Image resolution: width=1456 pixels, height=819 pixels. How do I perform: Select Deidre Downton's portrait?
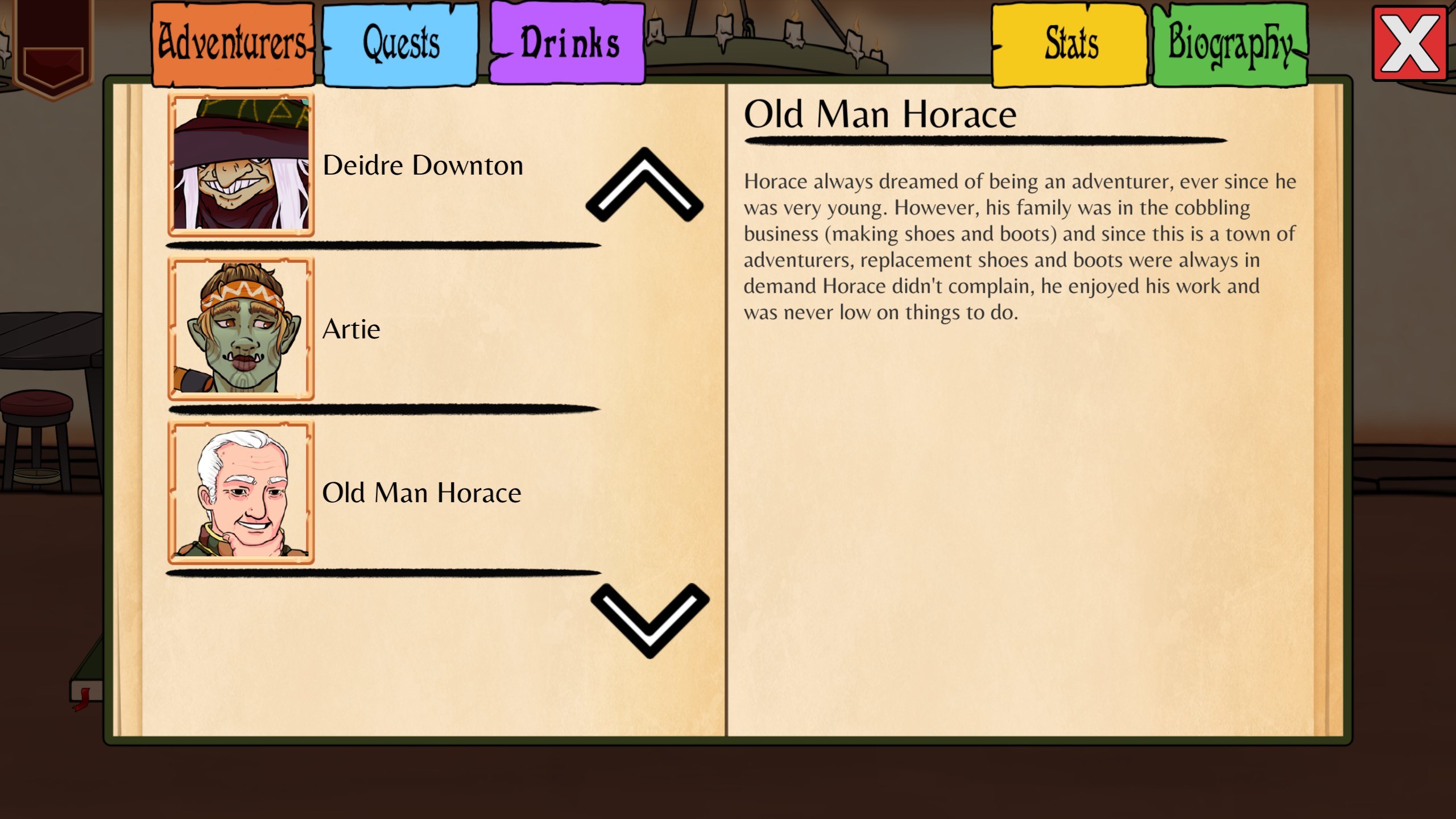pyautogui.click(x=241, y=165)
